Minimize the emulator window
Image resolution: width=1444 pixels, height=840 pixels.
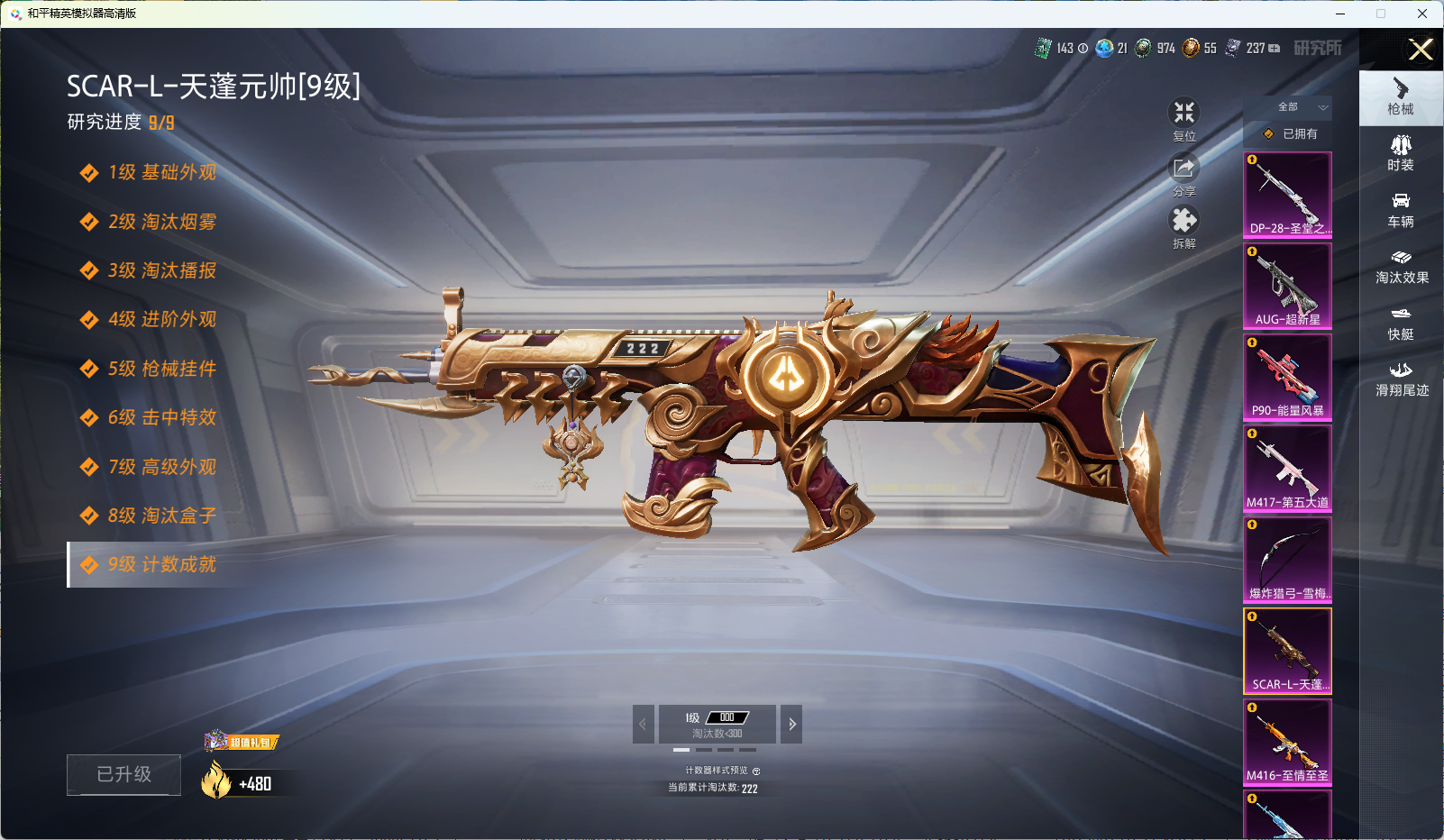[x=1340, y=14]
